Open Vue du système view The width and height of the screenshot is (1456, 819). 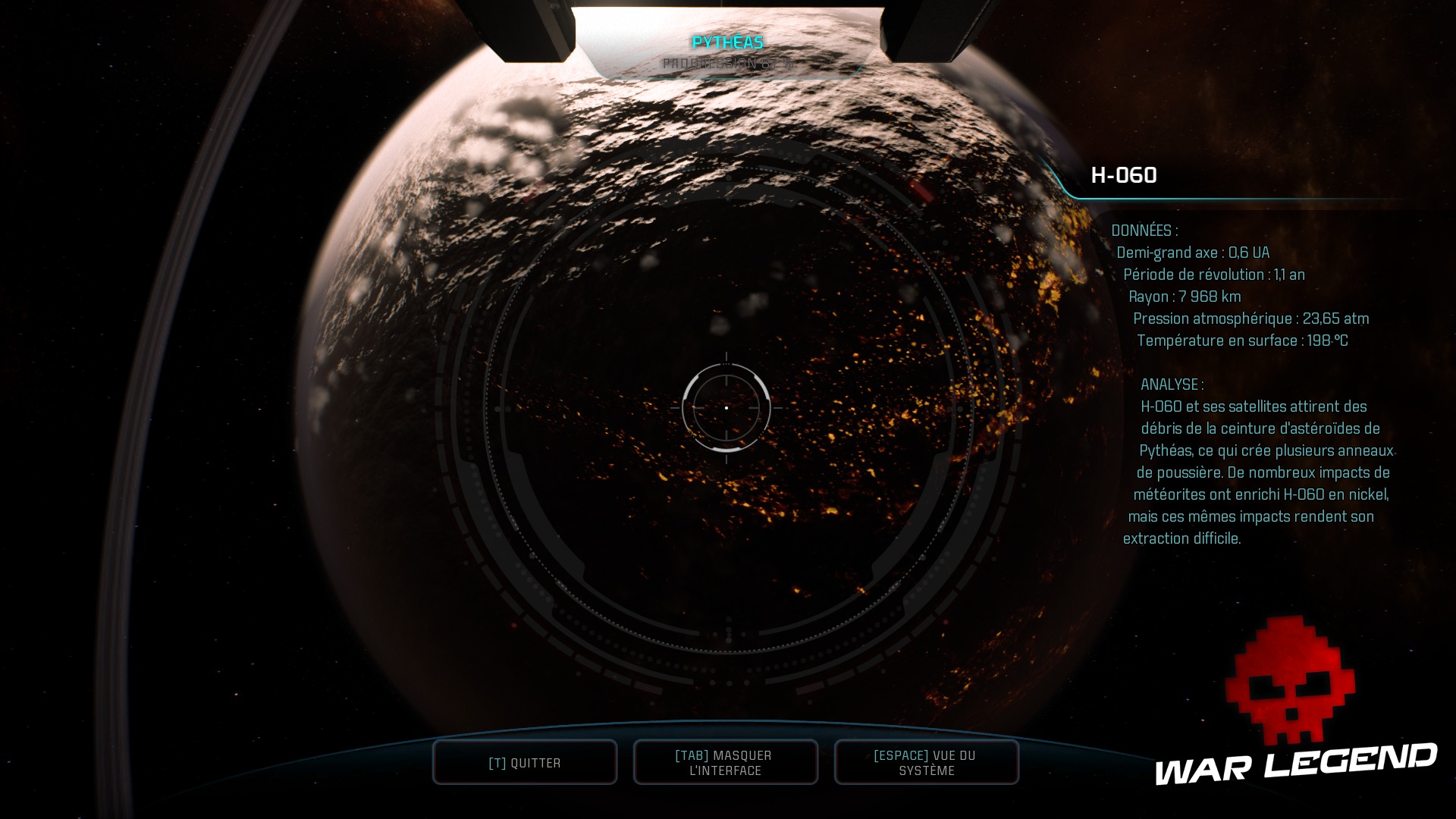coord(926,763)
